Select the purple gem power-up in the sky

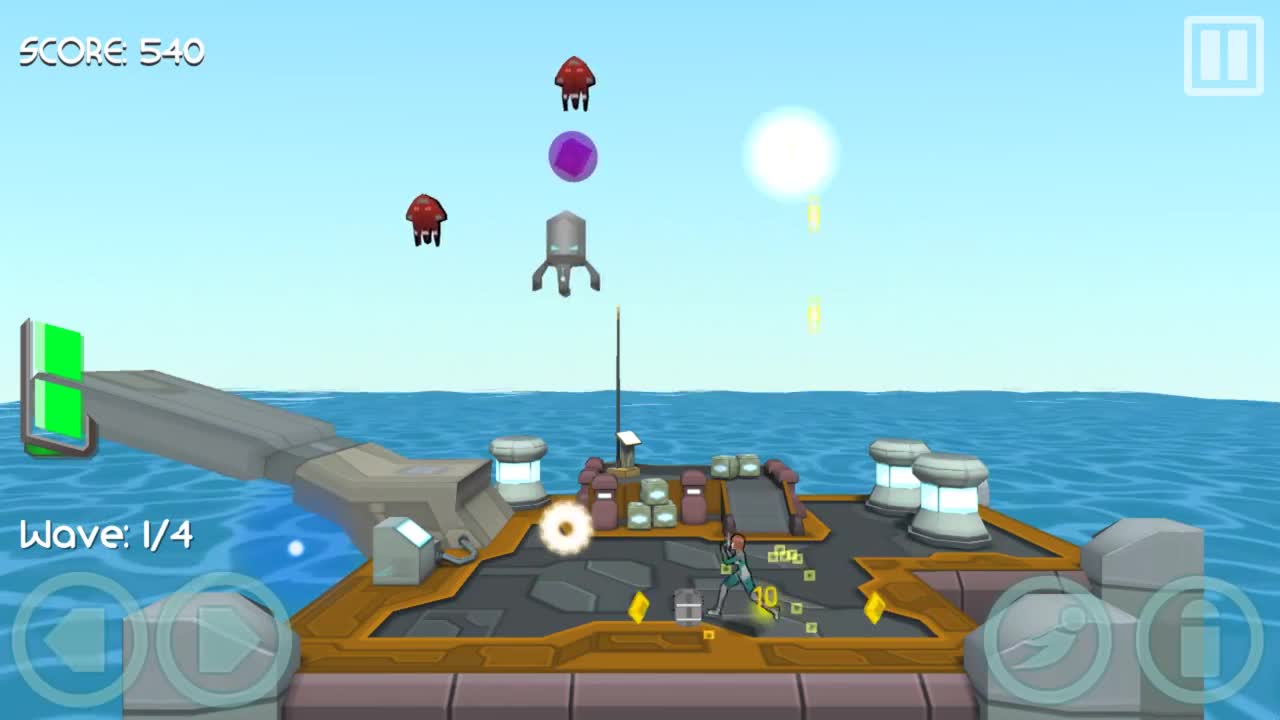pos(572,156)
